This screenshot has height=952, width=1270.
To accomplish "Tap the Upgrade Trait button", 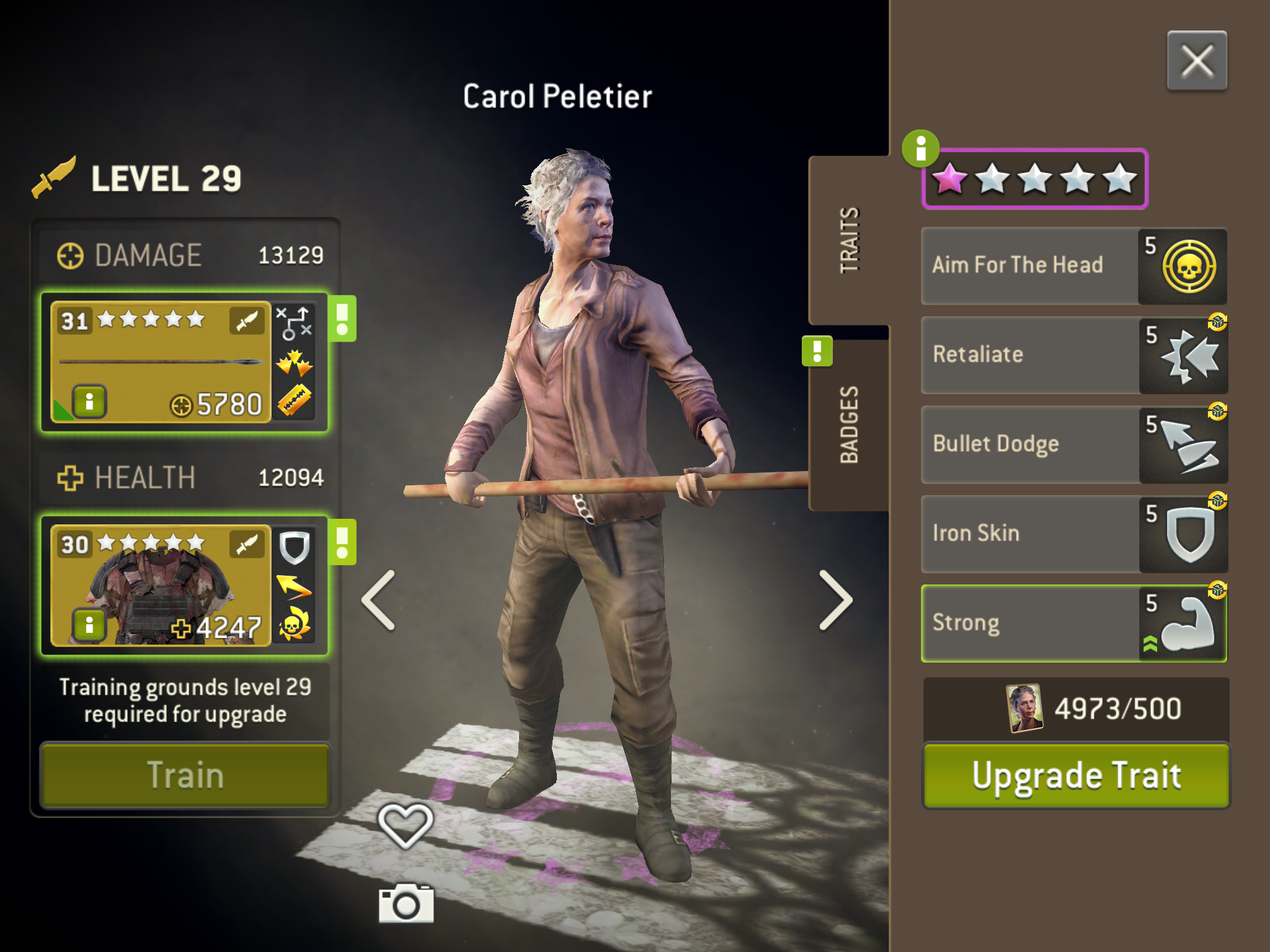I will tap(1076, 775).
